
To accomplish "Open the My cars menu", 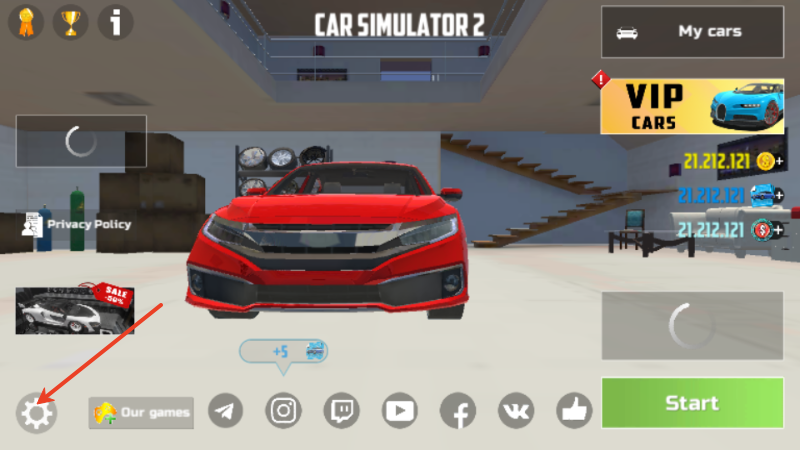I will coord(692,32).
